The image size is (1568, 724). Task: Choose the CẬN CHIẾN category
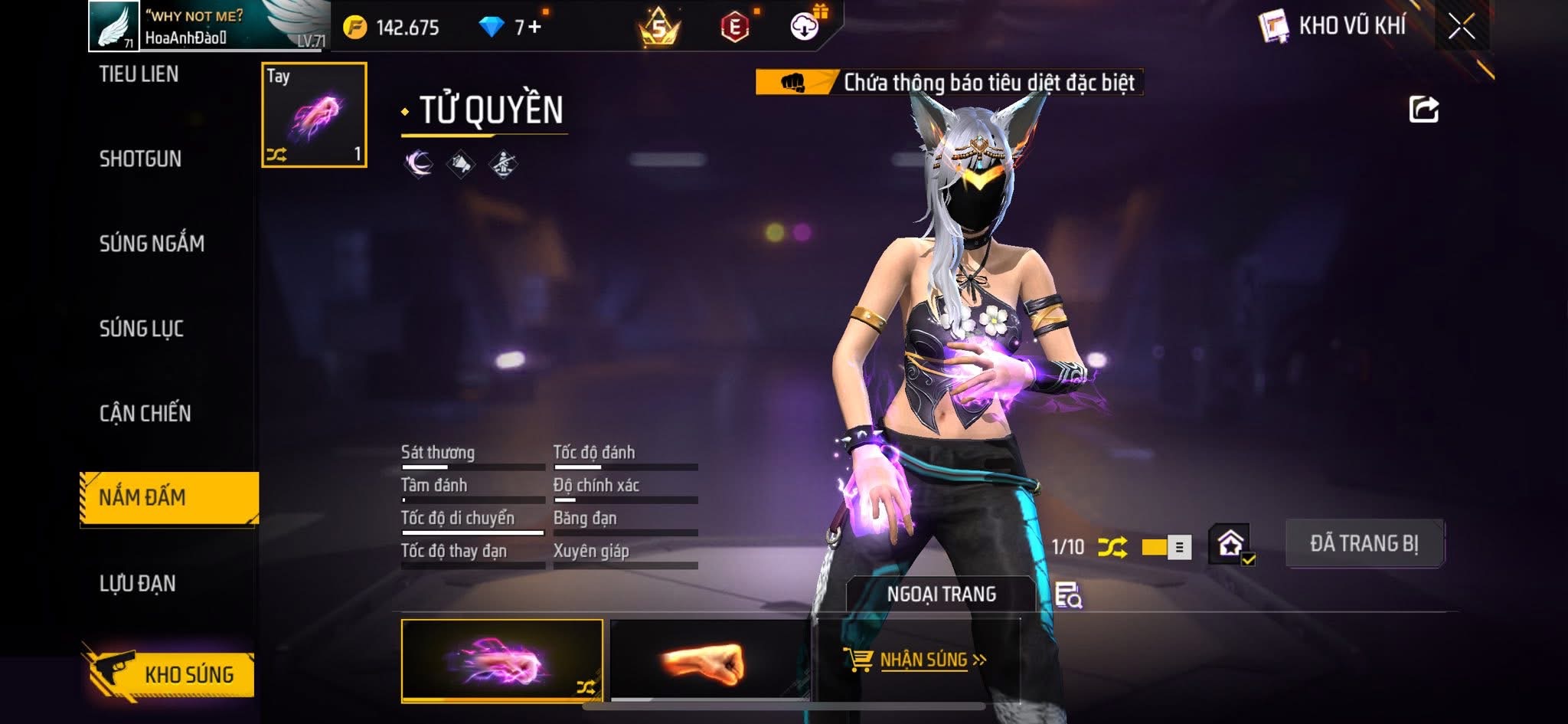pyautogui.click(x=145, y=414)
